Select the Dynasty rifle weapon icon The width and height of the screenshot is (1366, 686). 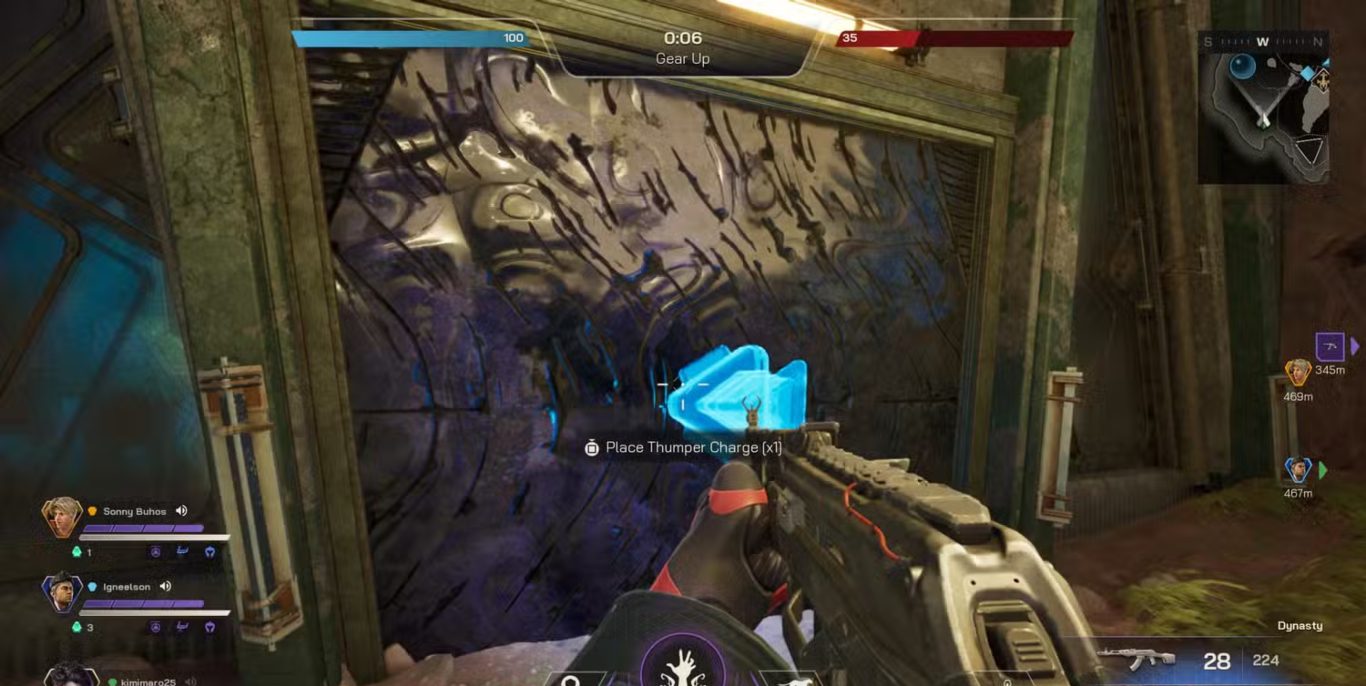[1134, 659]
